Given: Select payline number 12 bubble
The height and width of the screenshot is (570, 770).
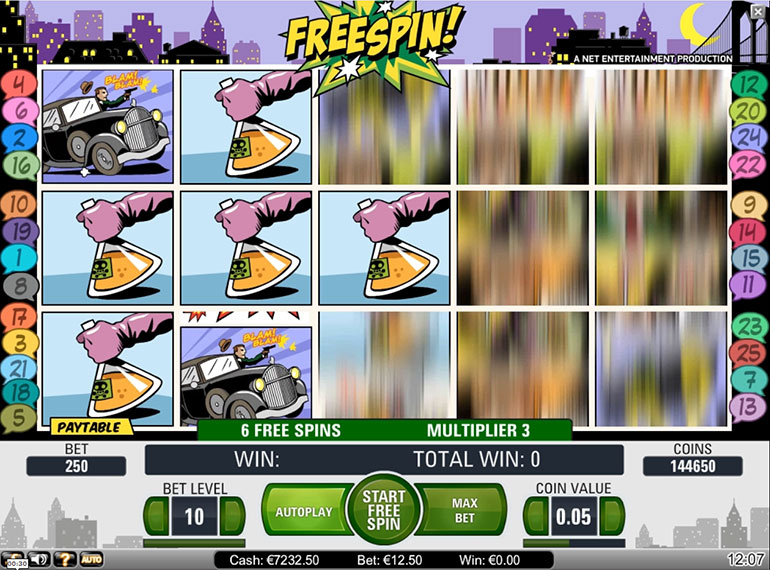Looking at the screenshot, I should coord(749,84).
